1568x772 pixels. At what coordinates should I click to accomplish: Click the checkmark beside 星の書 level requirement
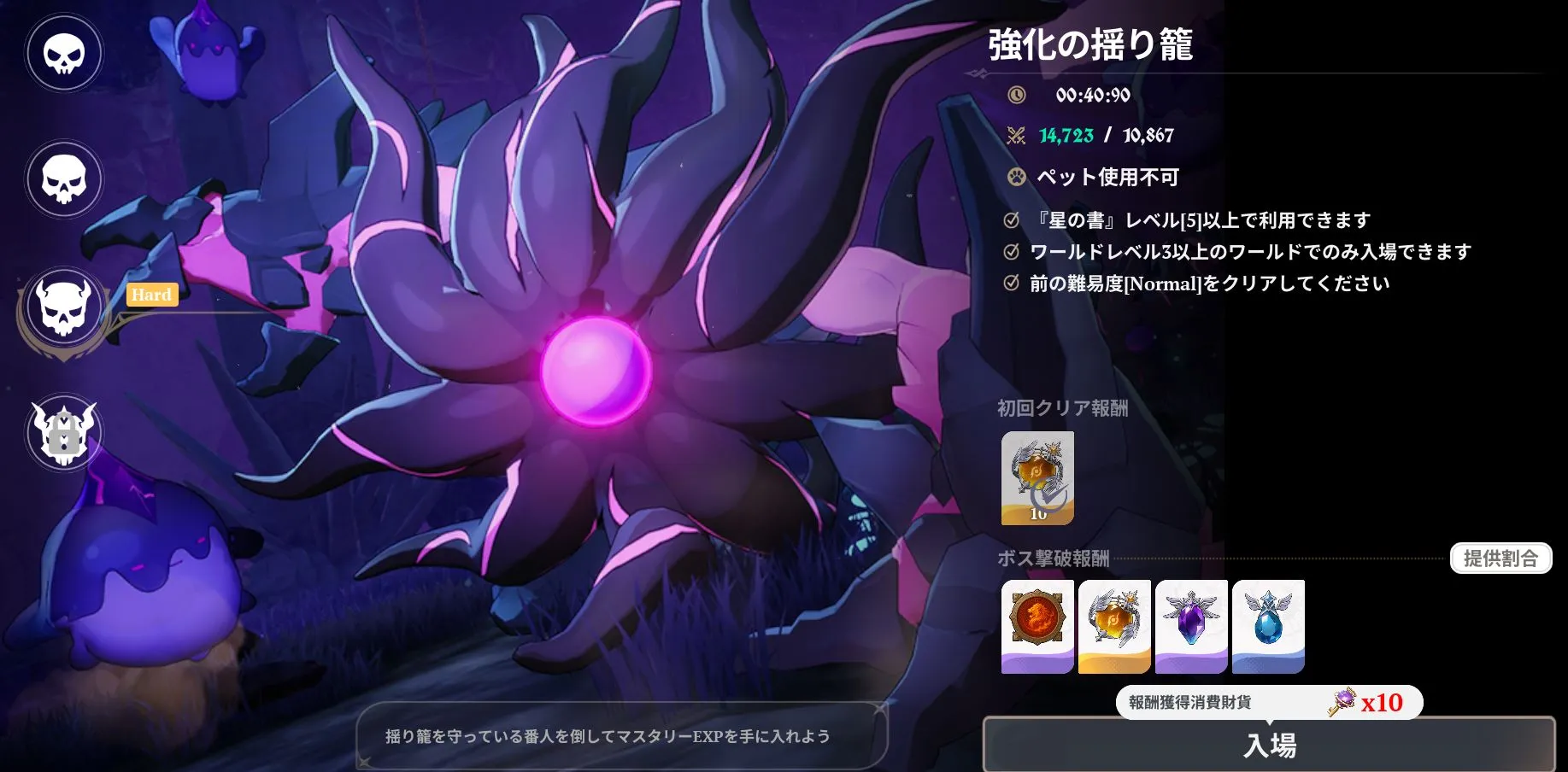pos(1011,219)
